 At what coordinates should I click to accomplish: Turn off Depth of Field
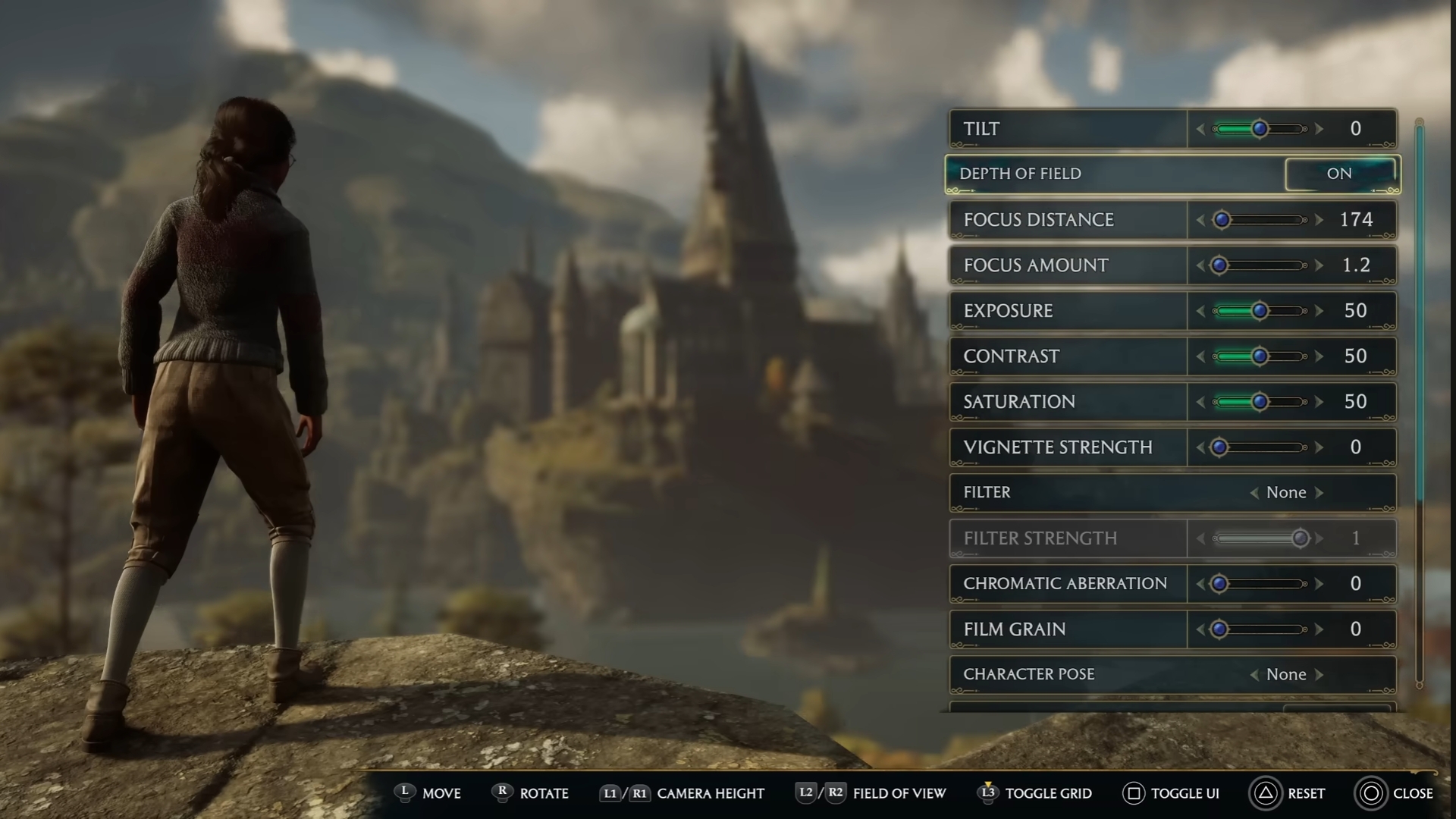(1341, 174)
